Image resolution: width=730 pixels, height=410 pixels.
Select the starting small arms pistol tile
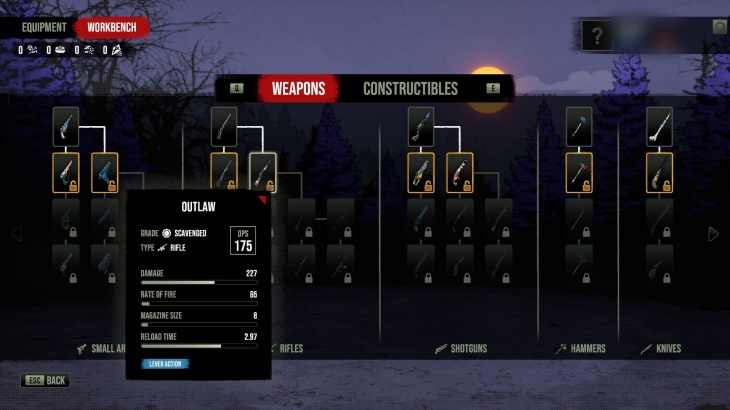(66, 127)
